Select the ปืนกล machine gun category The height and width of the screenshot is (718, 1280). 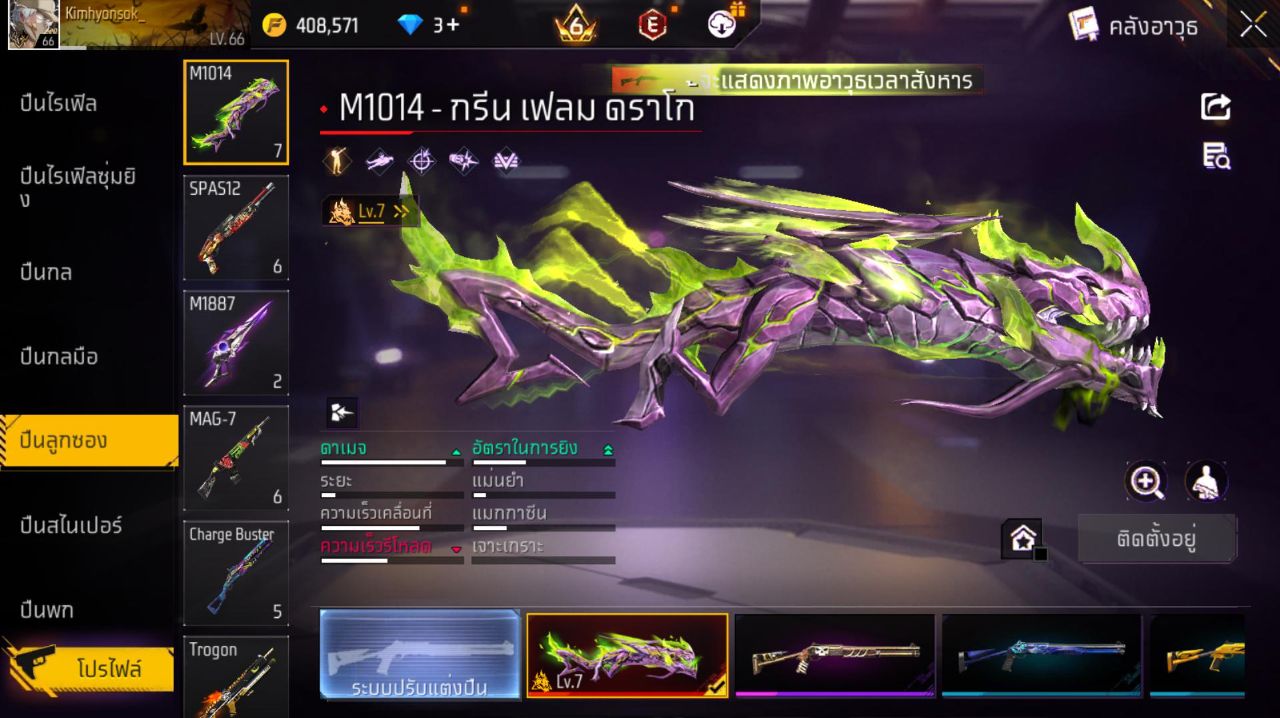tap(47, 272)
